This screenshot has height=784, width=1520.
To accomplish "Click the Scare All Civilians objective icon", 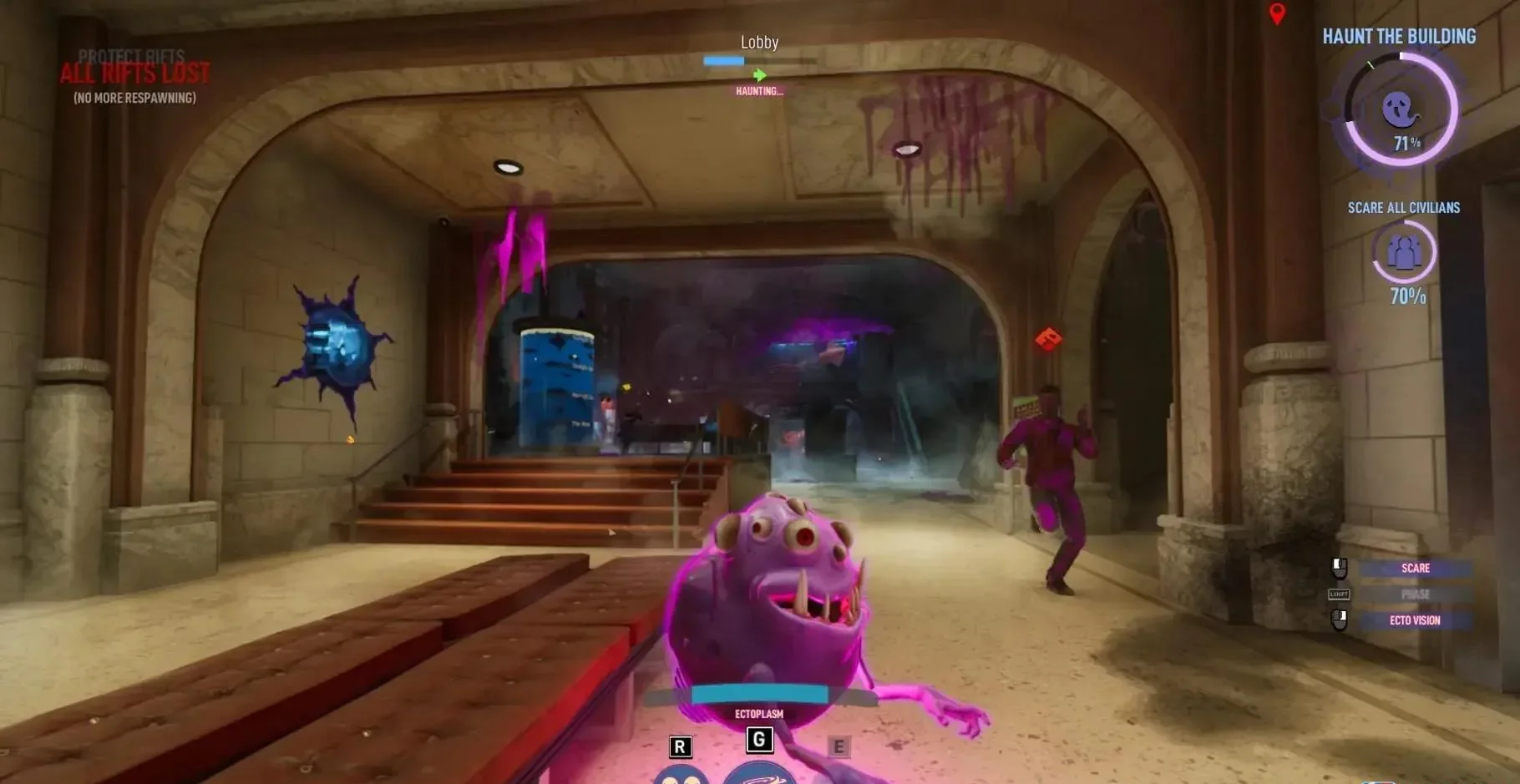I will pyautogui.click(x=1404, y=251).
